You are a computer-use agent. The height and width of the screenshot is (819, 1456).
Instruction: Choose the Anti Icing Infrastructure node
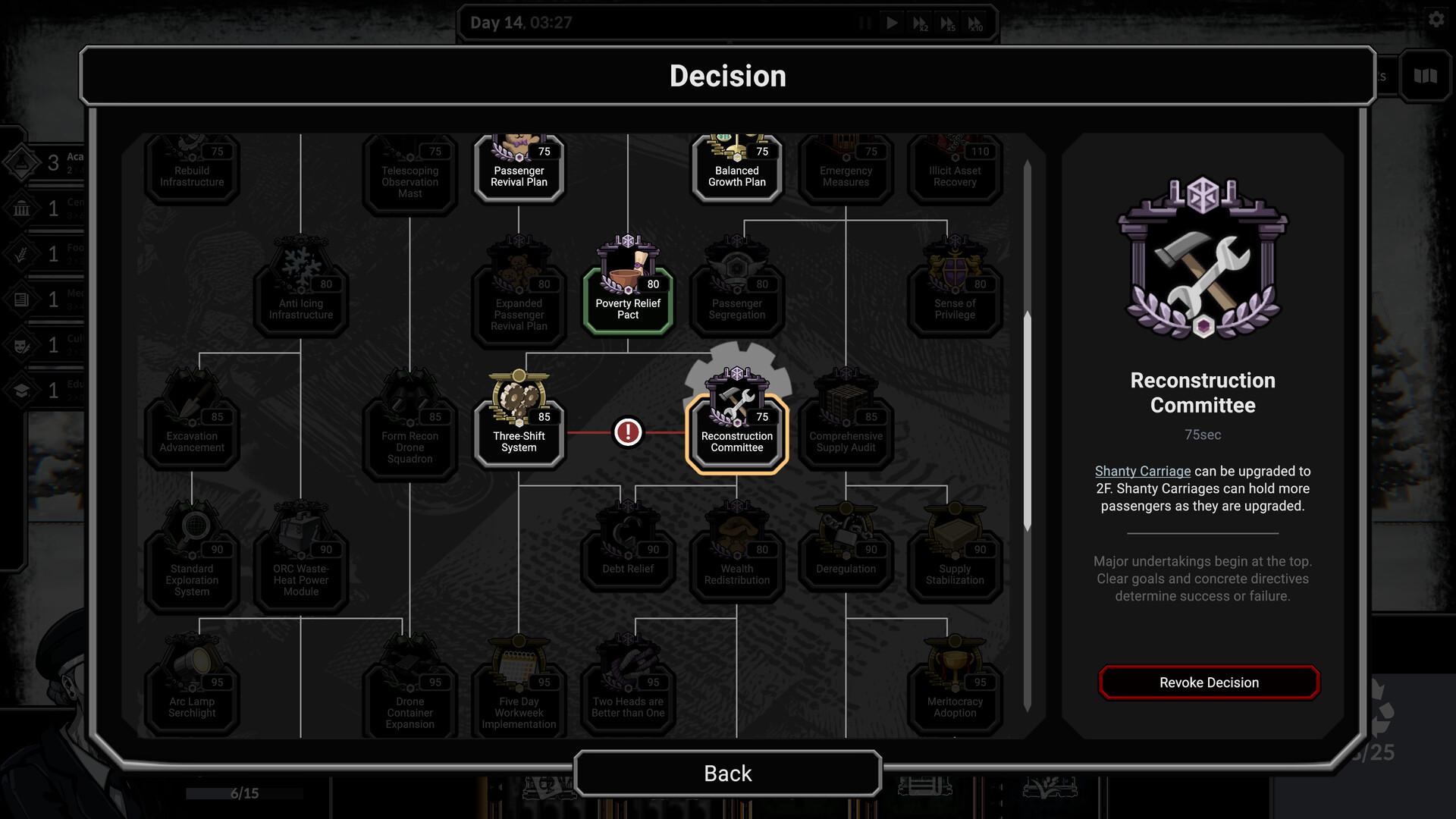click(301, 292)
